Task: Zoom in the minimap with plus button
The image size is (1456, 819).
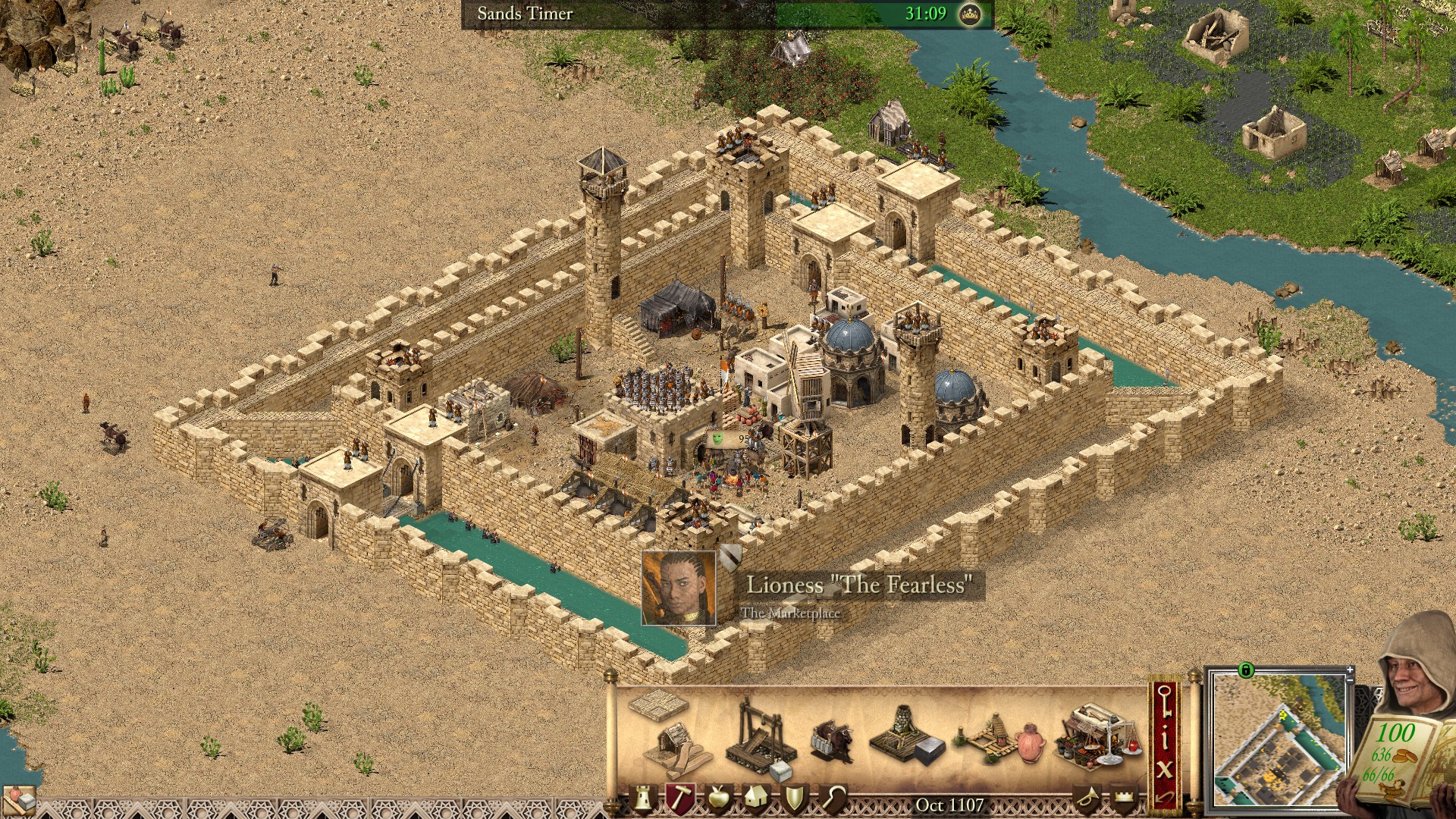Action: [1350, 670]
